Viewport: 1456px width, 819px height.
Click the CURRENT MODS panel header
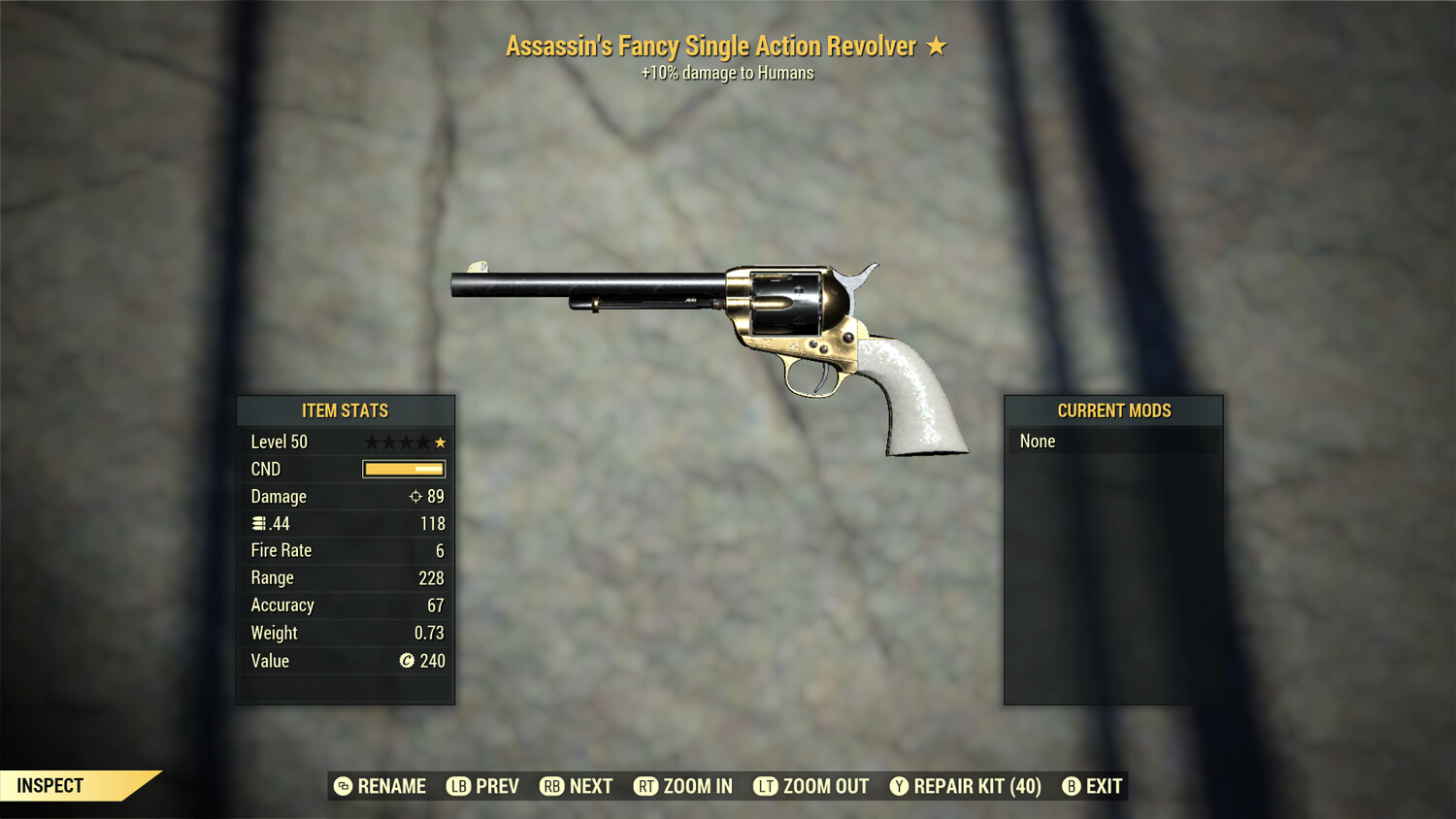tap(1114, 409)
